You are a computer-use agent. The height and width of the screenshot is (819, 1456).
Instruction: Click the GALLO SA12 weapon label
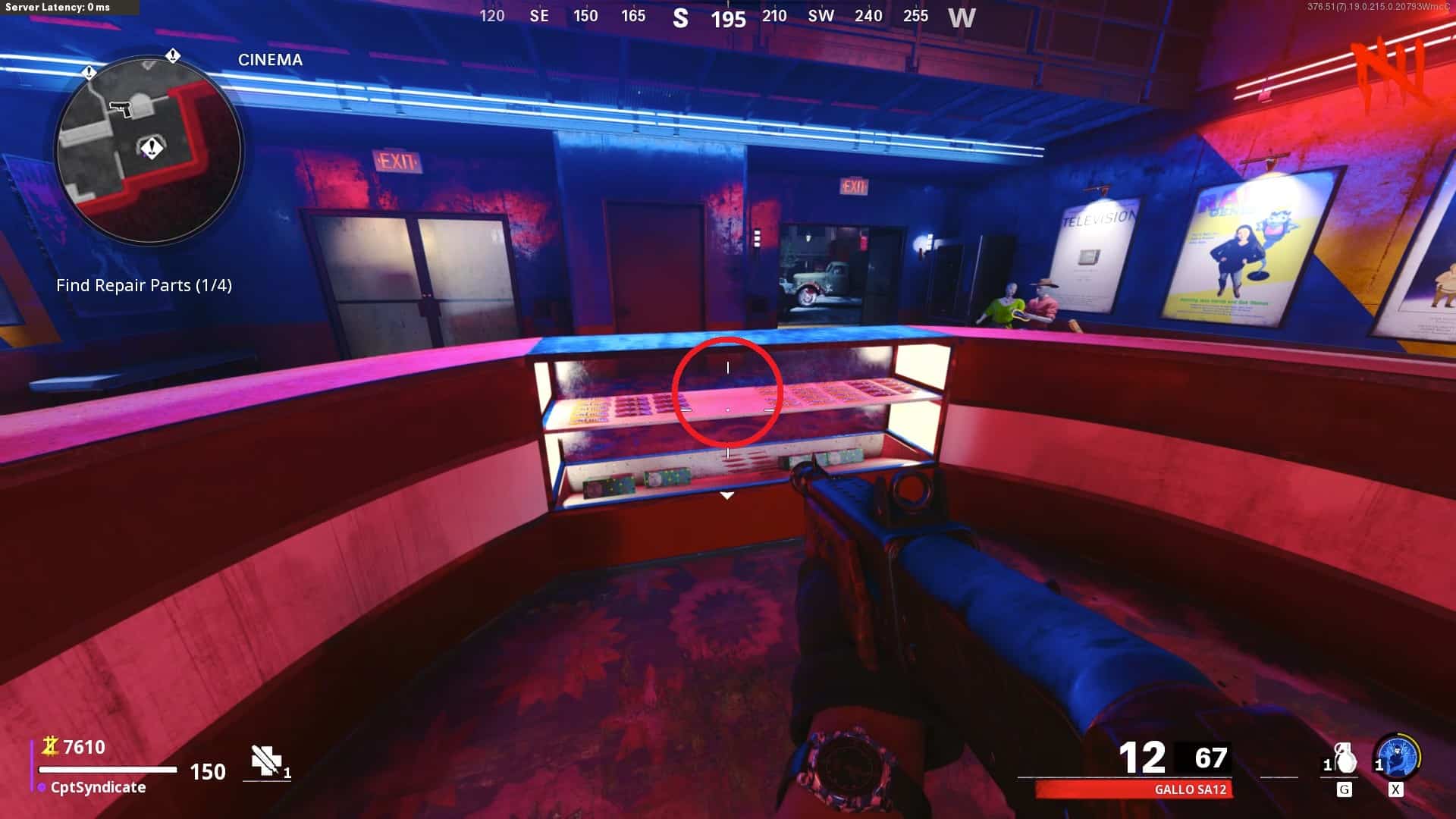[x=1190, y=789]
